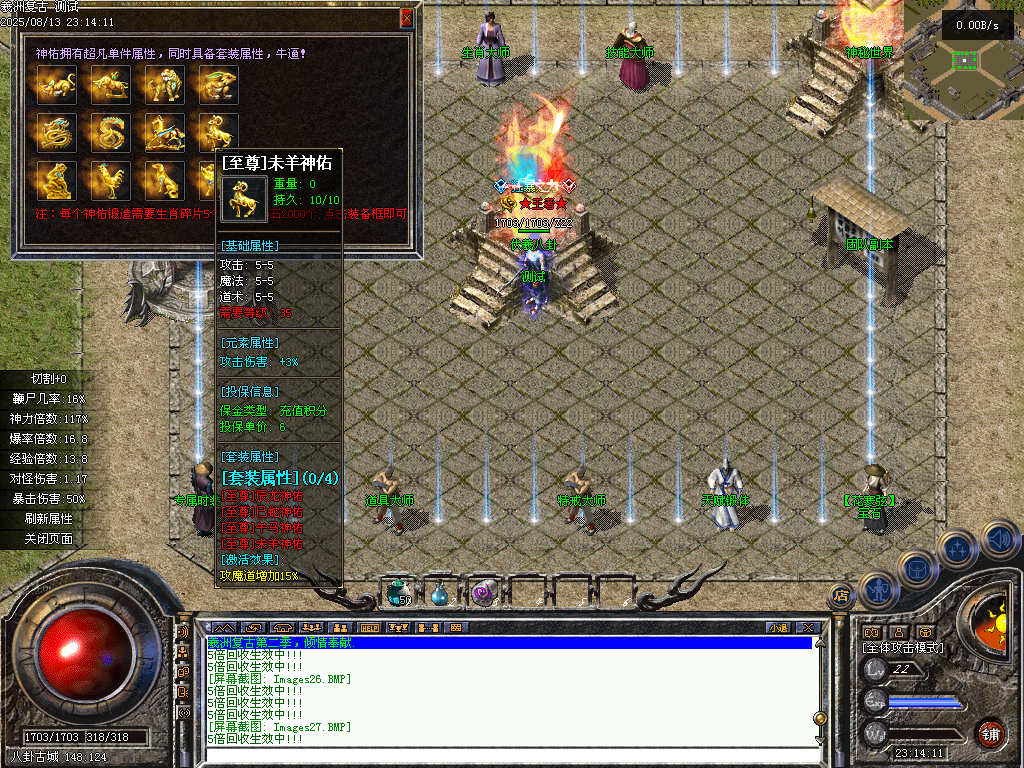
Task: Open the character equipment round button
Action: [x=877, y=590]
